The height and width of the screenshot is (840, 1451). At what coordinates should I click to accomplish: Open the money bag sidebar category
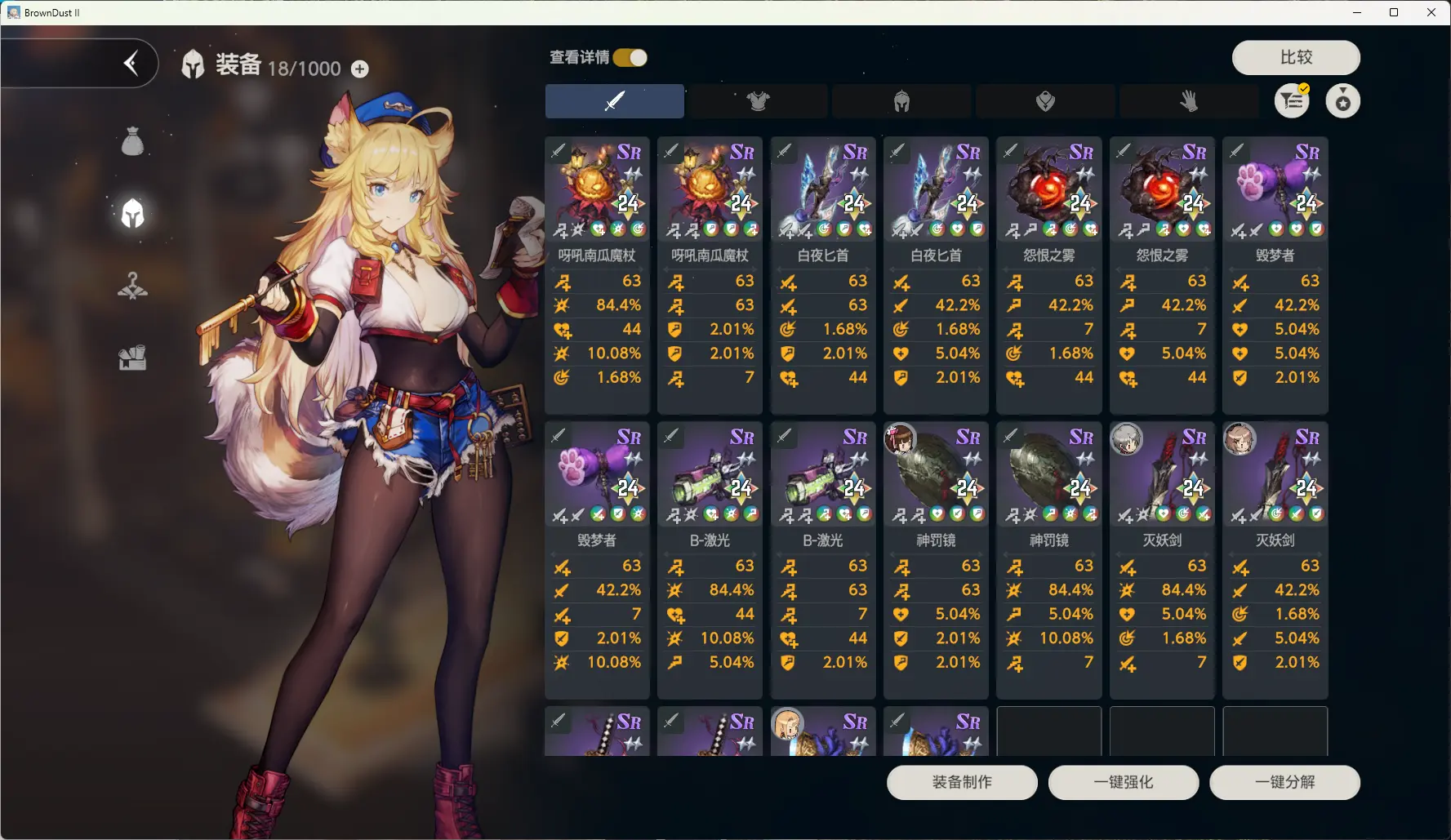tap(132, 142)
